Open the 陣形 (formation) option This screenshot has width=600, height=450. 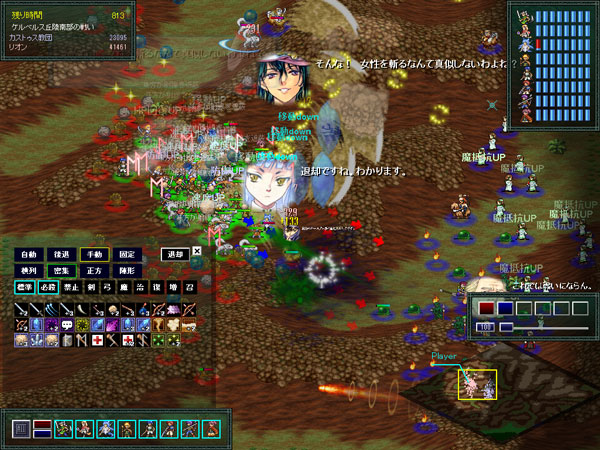(x=127, y=270)
